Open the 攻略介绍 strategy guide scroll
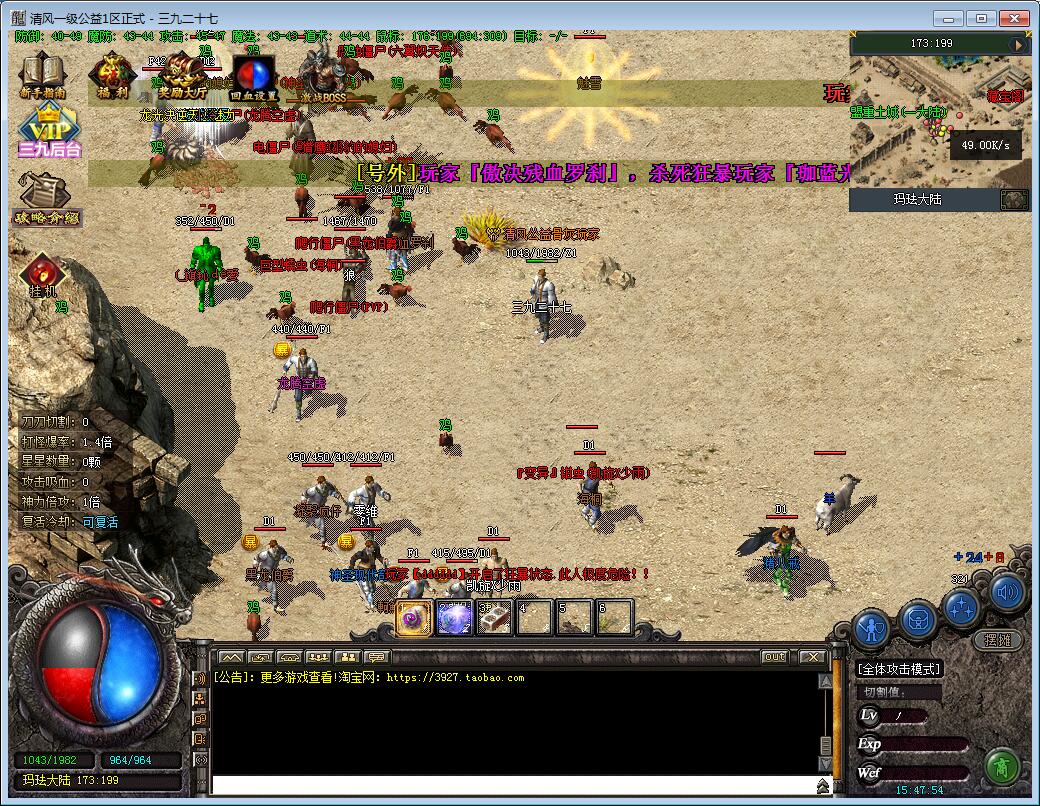 [46, 196]
